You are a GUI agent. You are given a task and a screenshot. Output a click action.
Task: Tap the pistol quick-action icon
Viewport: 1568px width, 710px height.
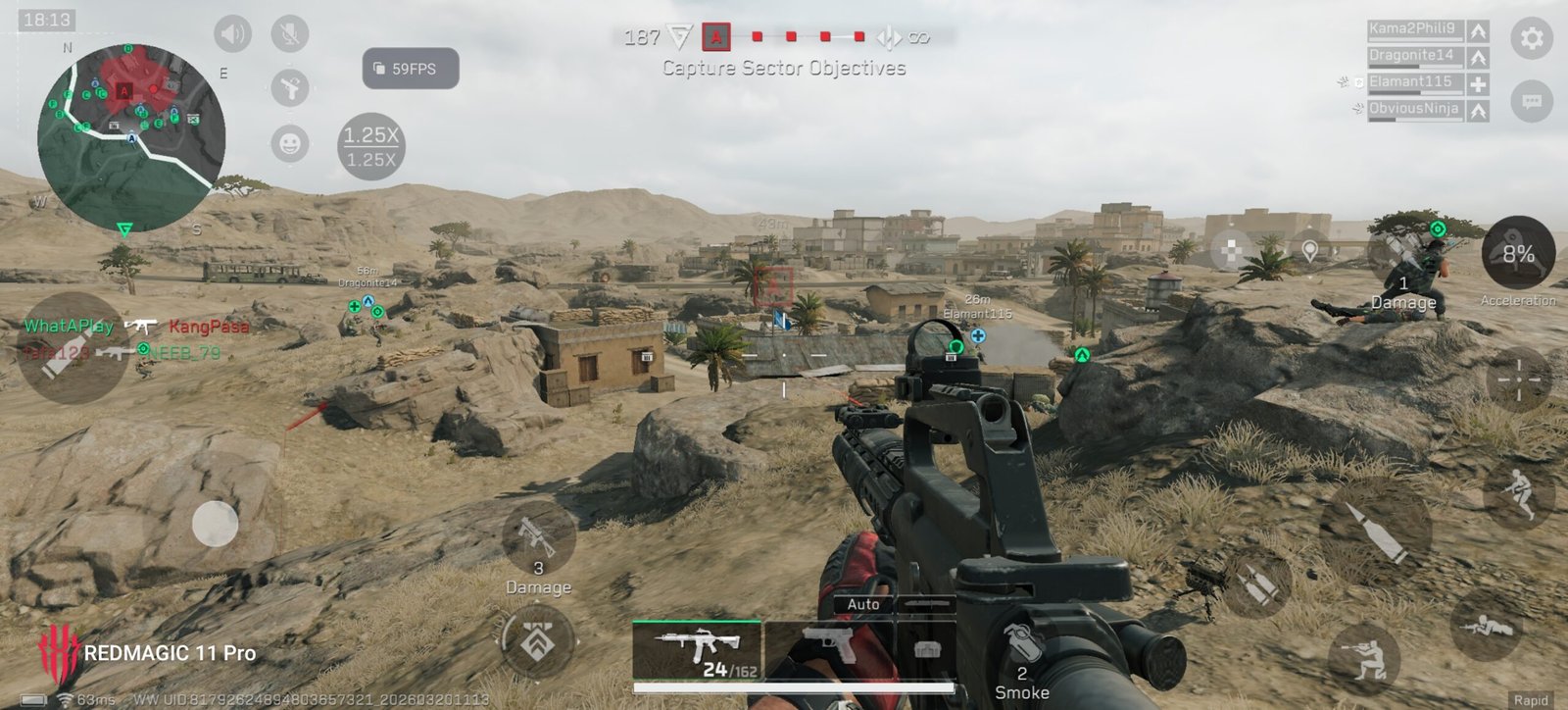[289, 89]
